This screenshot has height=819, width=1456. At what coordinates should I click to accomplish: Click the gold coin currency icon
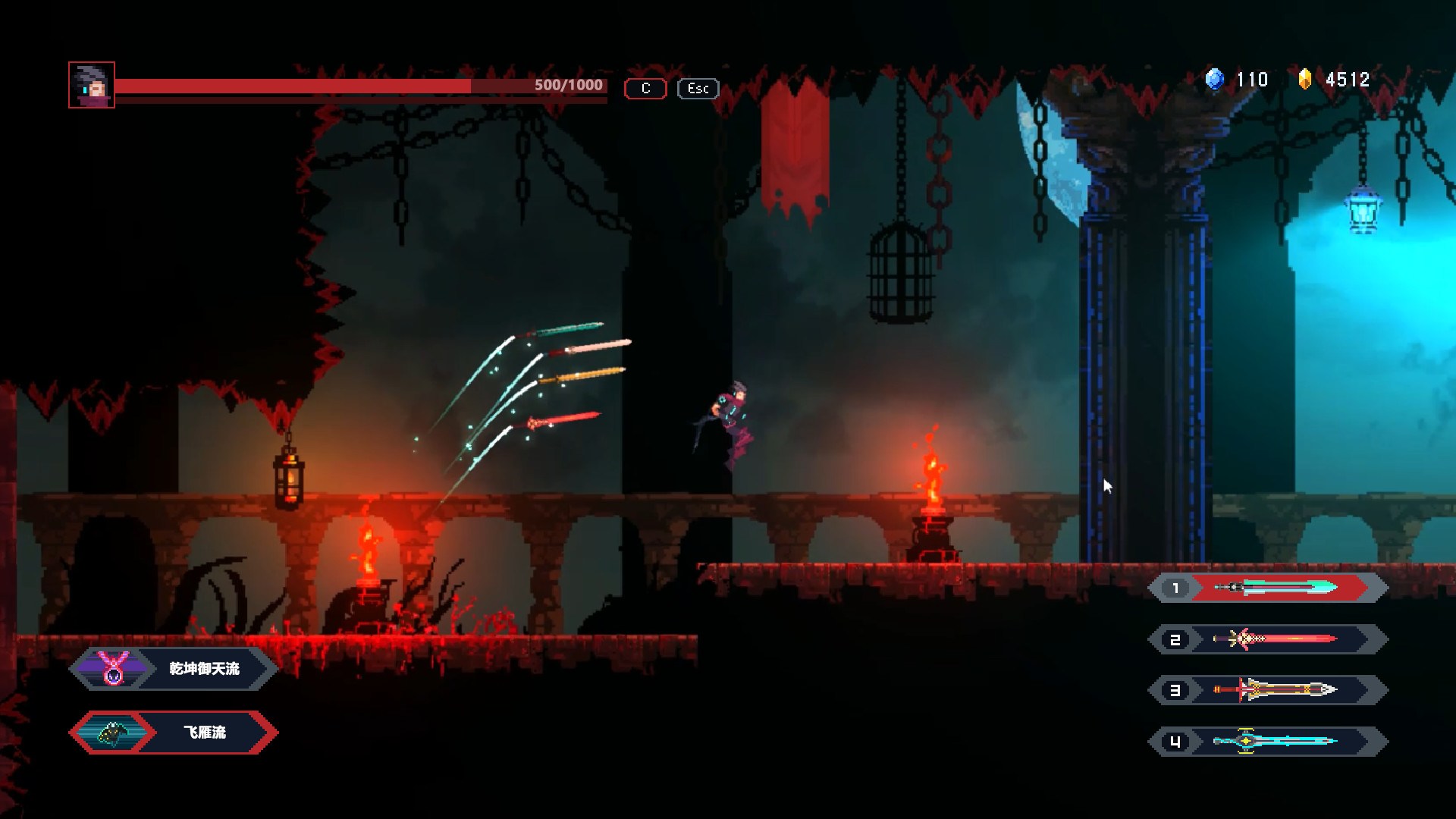(x=1306, y=80)
